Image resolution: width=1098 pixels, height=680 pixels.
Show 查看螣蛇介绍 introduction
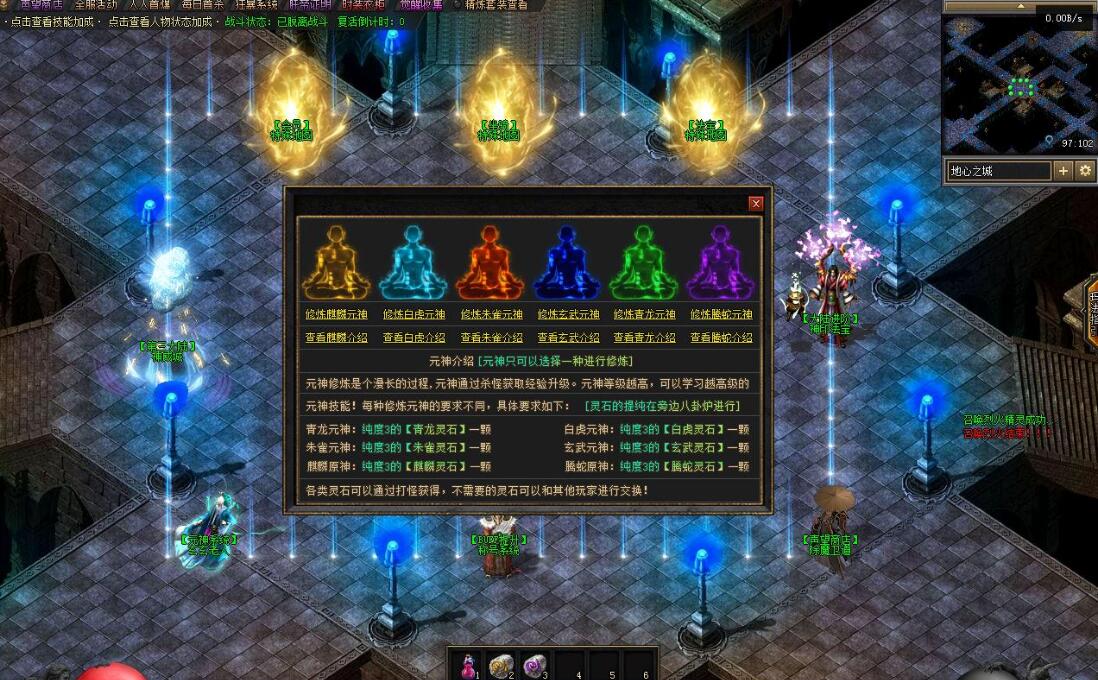tap(721, 338)
